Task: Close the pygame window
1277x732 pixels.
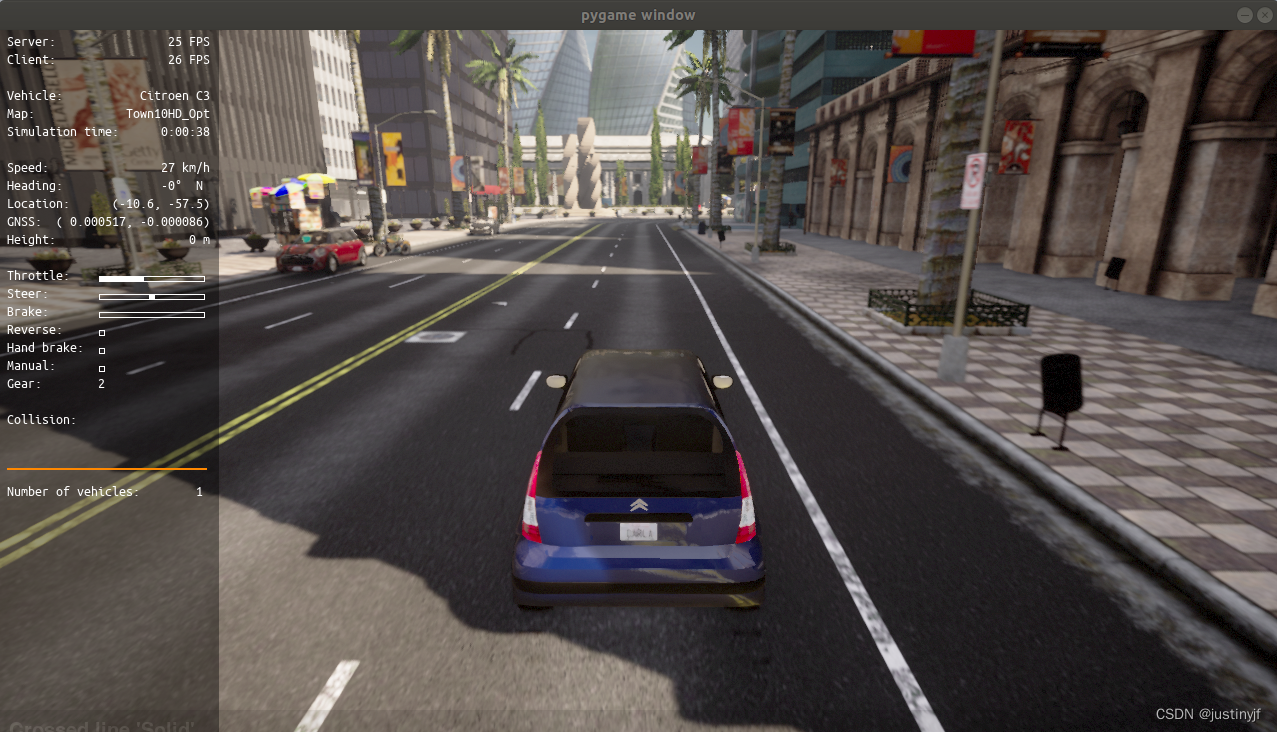Action: 1264,15
